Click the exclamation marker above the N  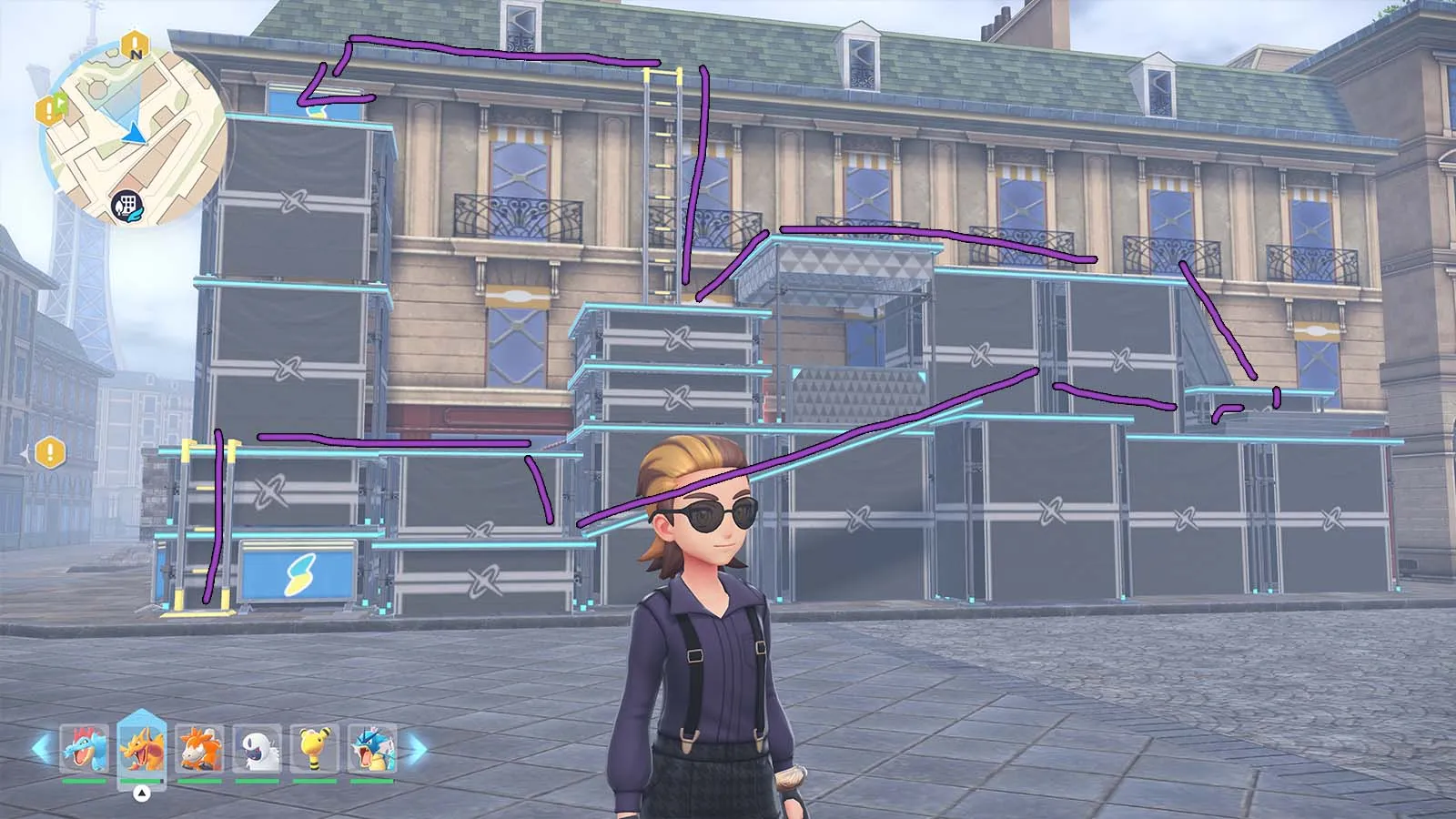pos(135,41)
